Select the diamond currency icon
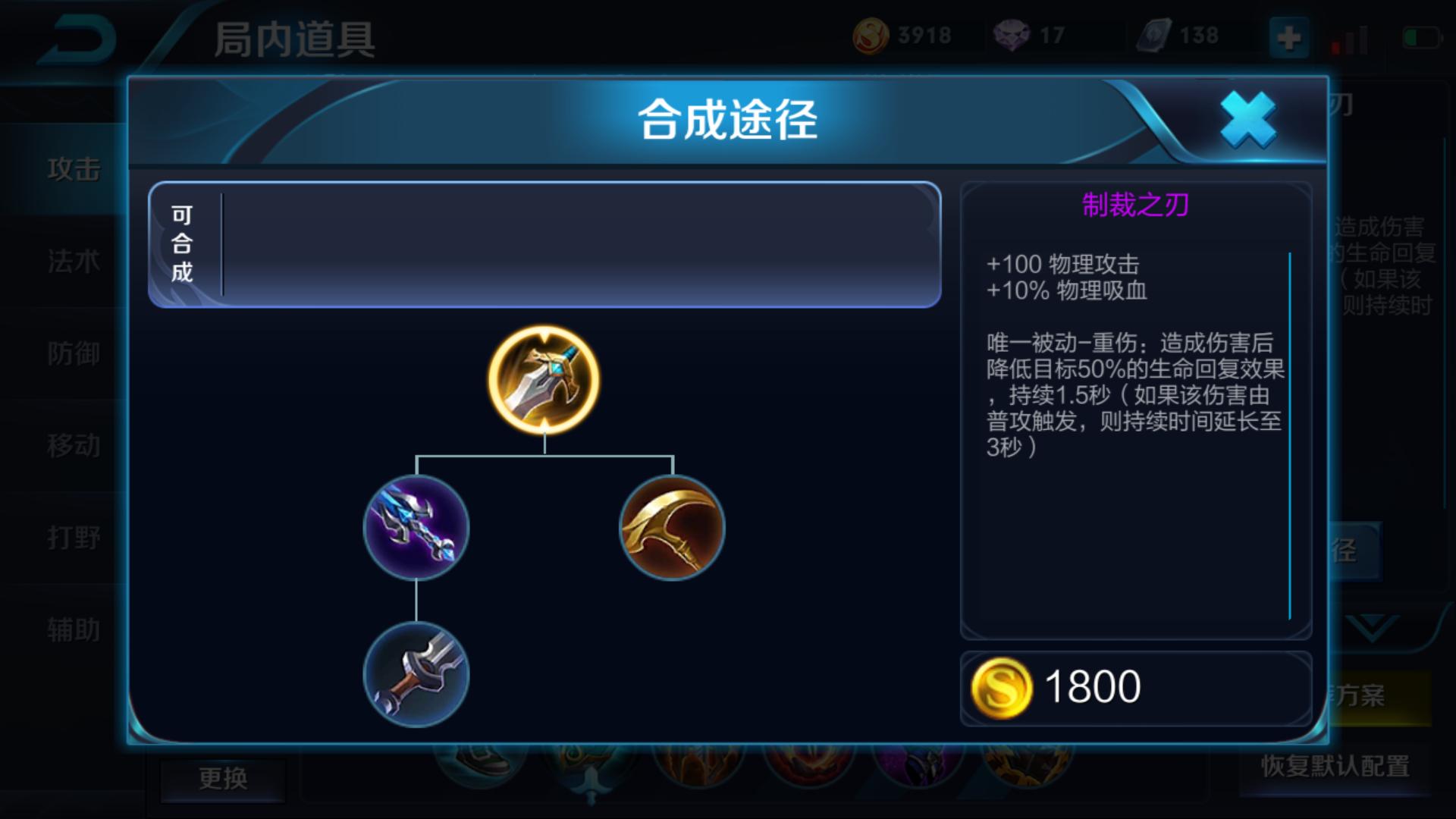 [1014, 34]
